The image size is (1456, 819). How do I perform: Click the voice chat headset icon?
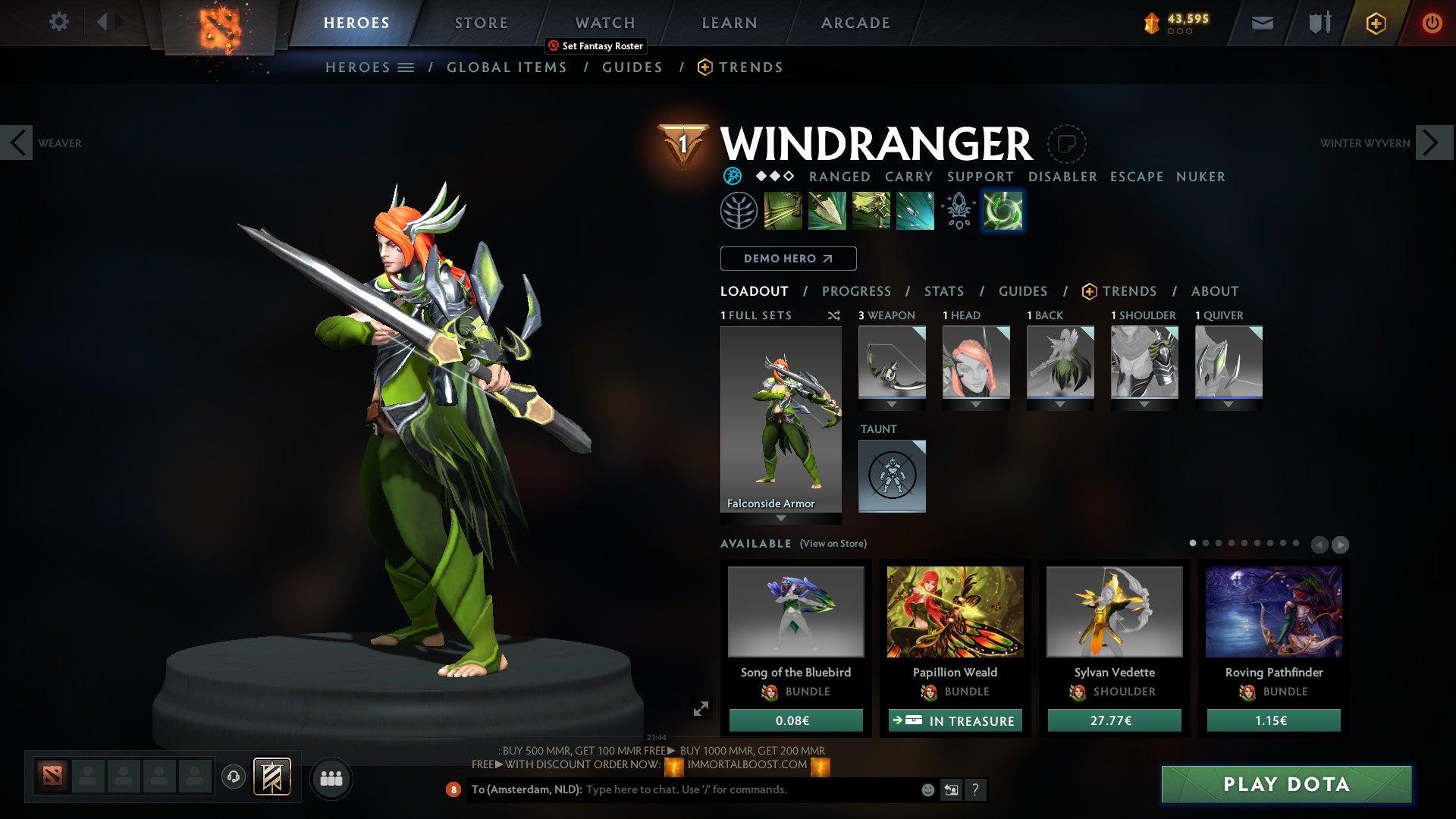tap(234, 778)
